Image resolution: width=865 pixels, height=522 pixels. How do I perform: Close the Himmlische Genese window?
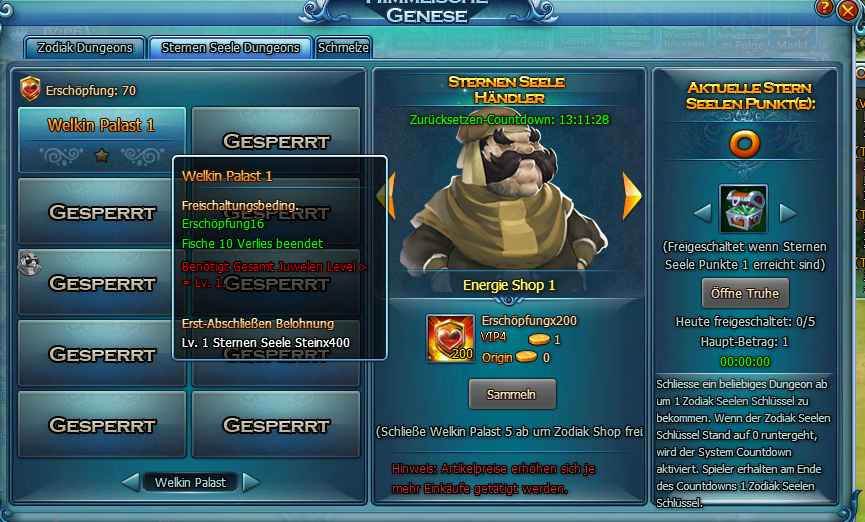847,11
